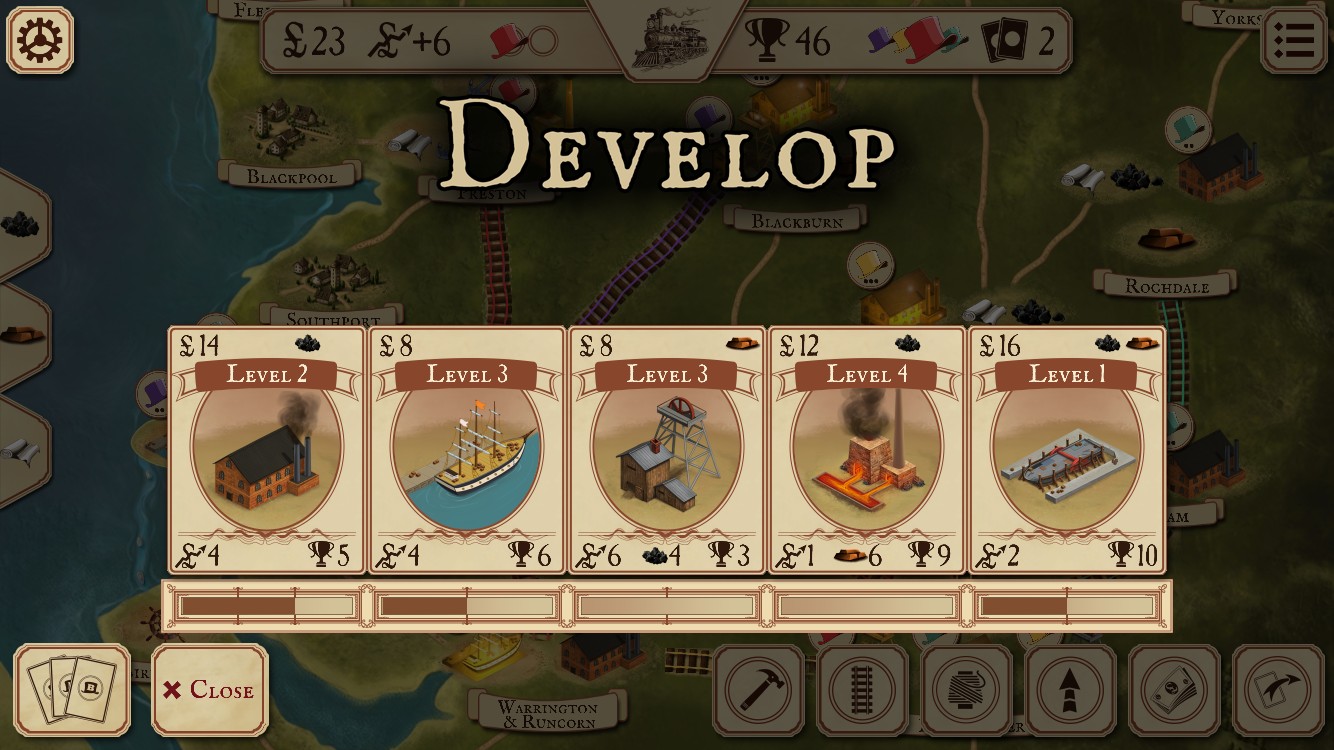Choose the rail track action button

(x=862, y=690)
